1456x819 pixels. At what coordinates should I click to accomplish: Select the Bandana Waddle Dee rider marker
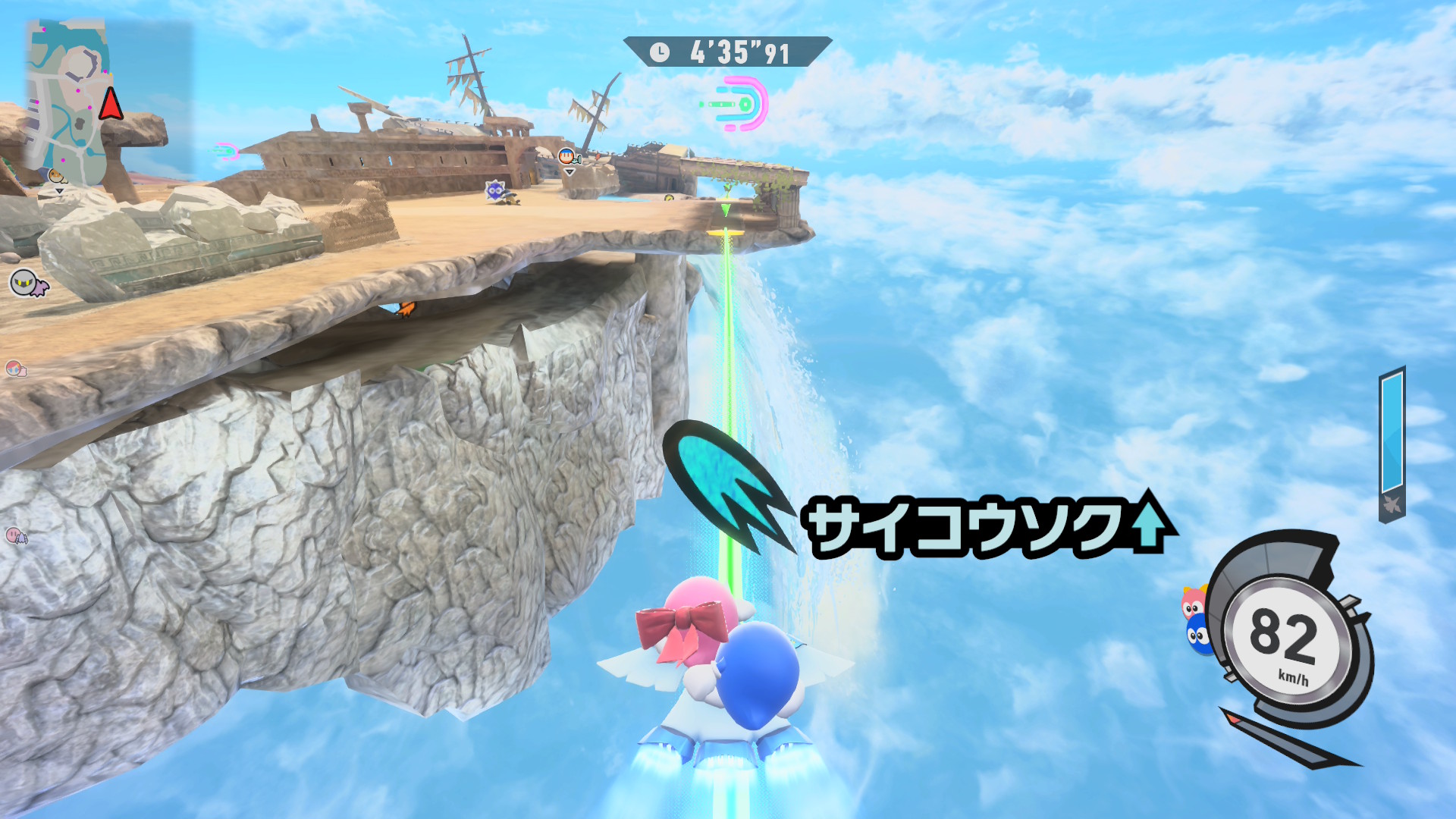click(x=567, y=157)
